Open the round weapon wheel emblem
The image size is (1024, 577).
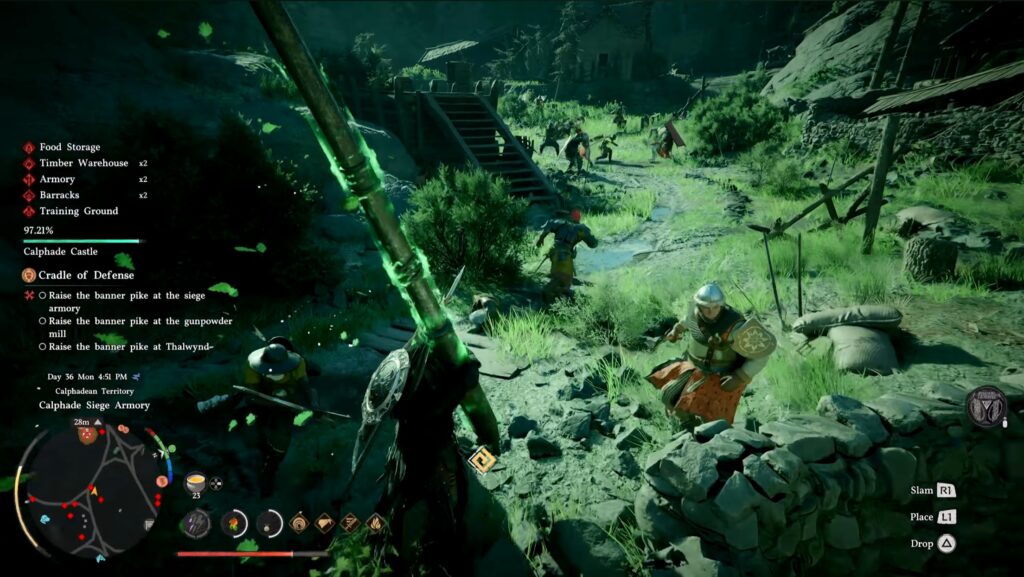[x=986, y=407]
